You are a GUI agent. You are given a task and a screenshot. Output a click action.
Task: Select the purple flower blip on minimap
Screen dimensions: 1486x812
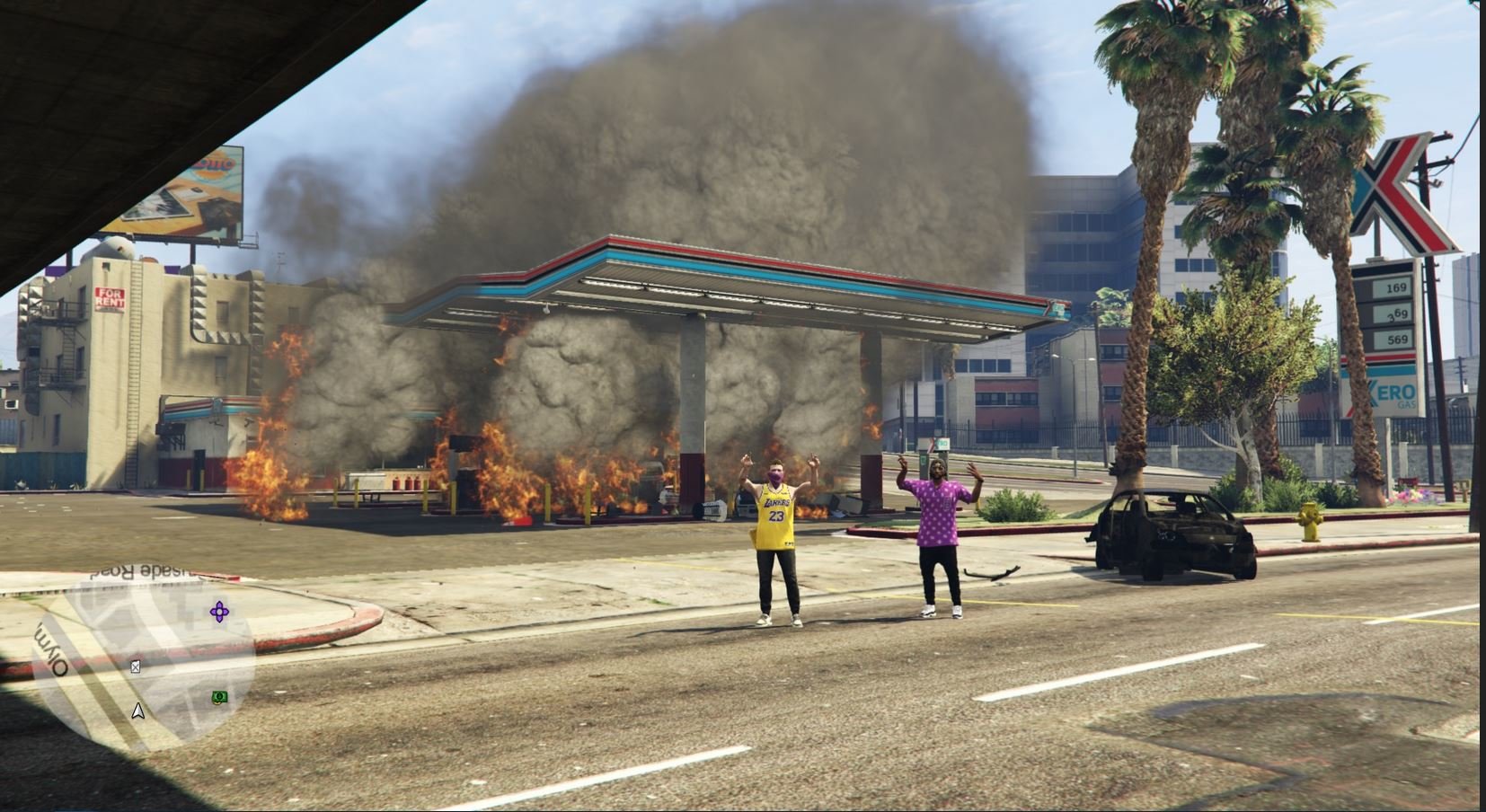219,613
